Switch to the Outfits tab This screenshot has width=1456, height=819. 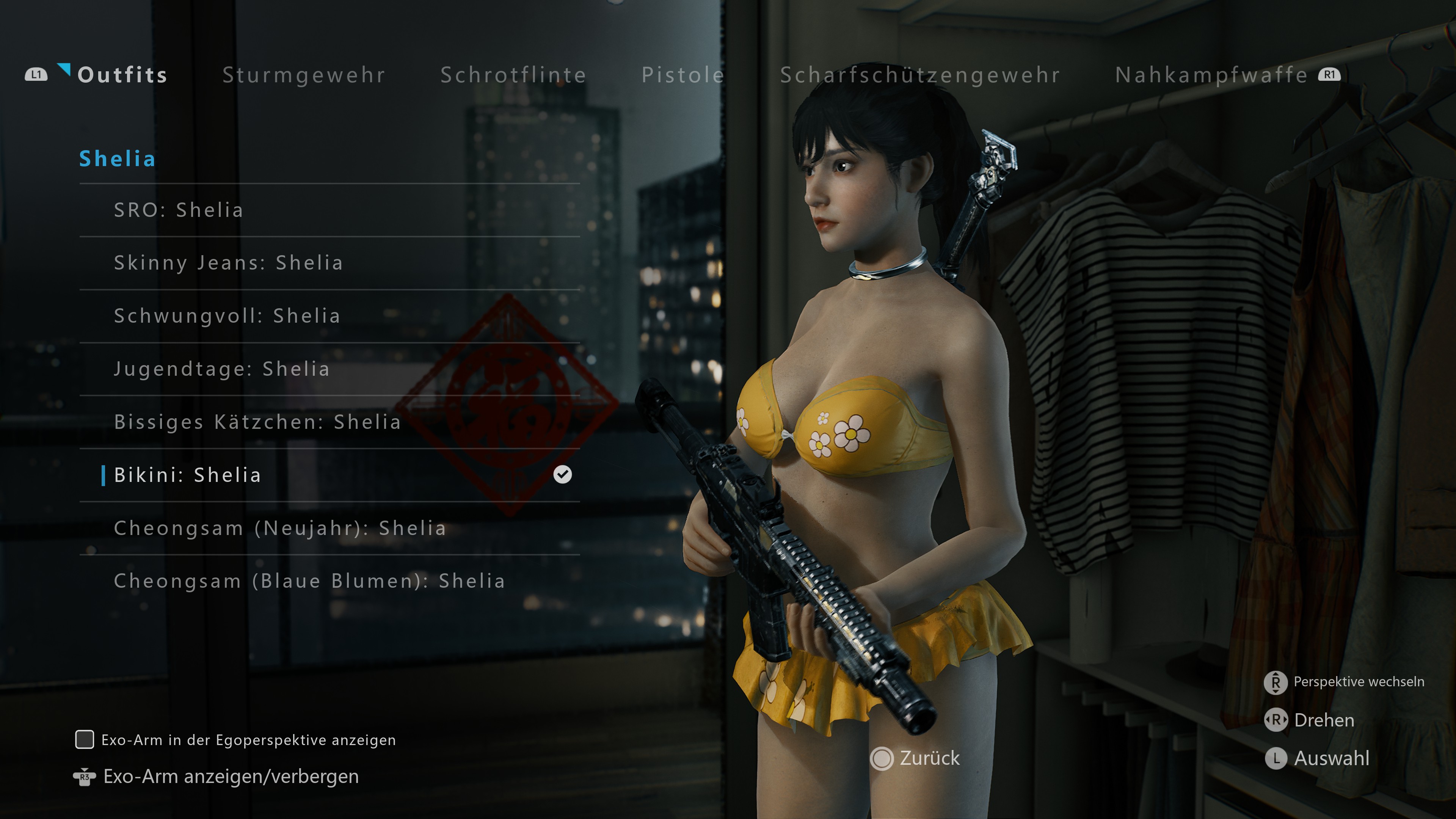point(122,75)
